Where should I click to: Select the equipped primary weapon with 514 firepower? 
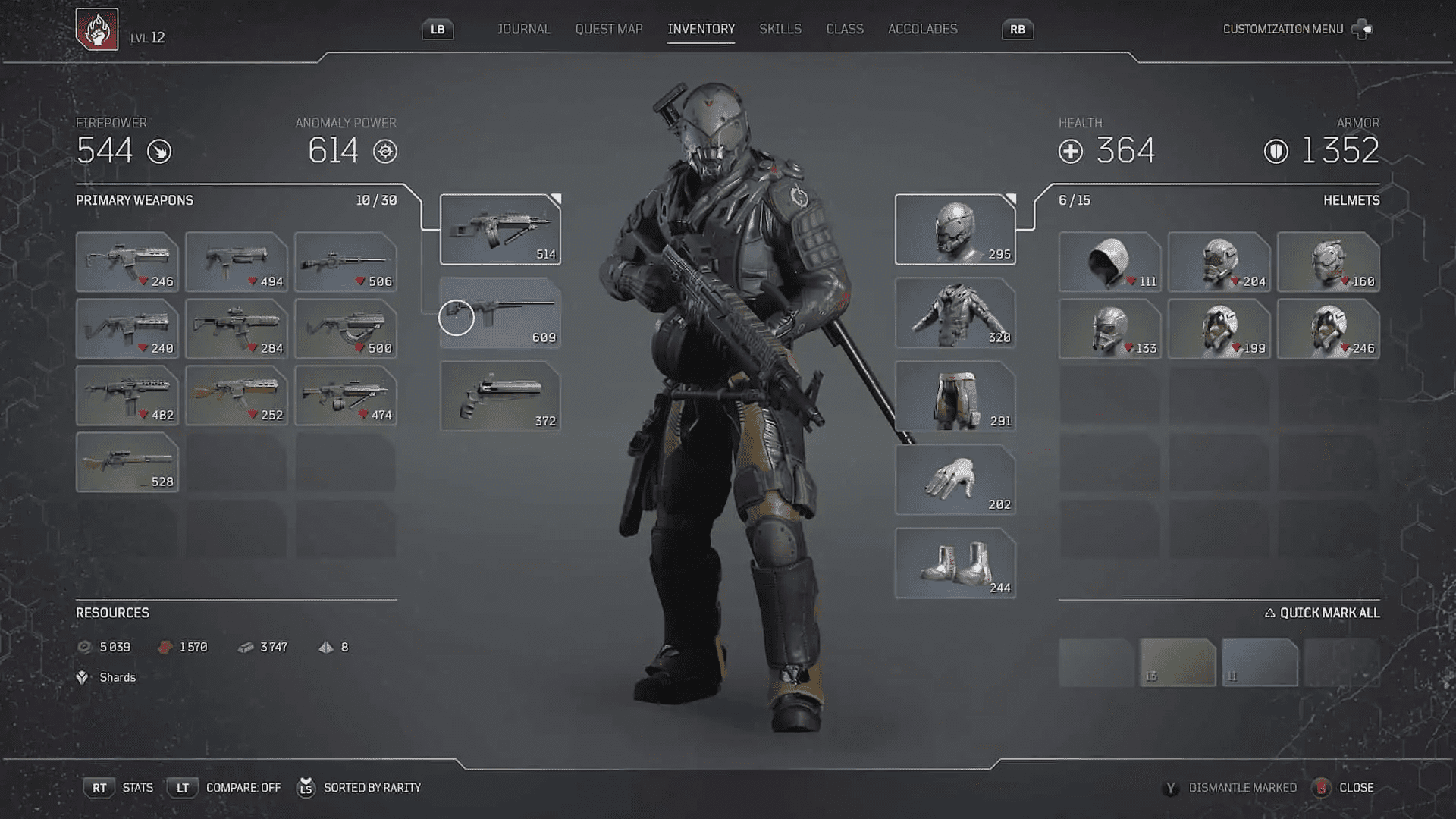point(500,229)
